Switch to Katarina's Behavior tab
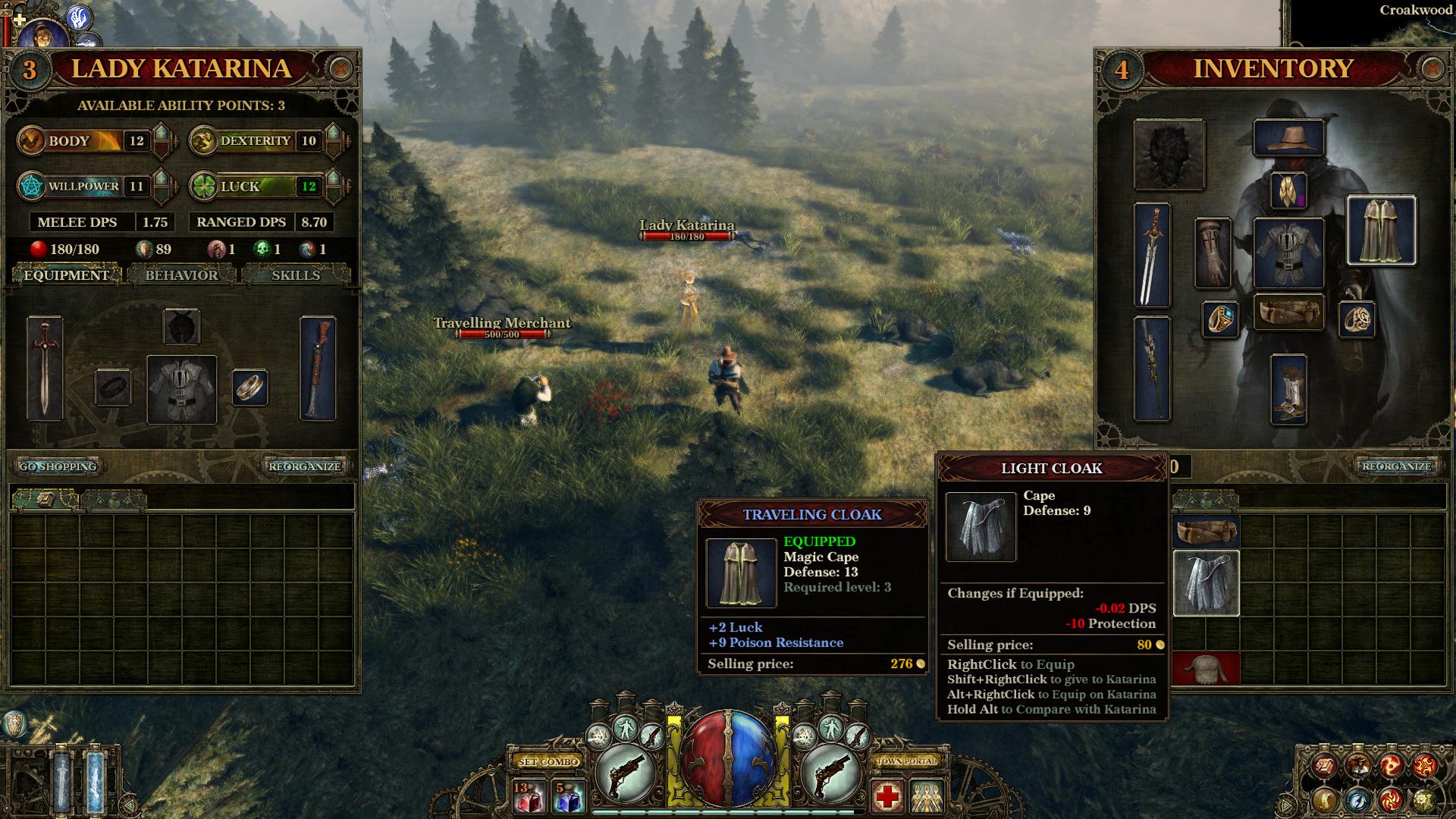This screenshot has width=1456, height=819. 181,275
